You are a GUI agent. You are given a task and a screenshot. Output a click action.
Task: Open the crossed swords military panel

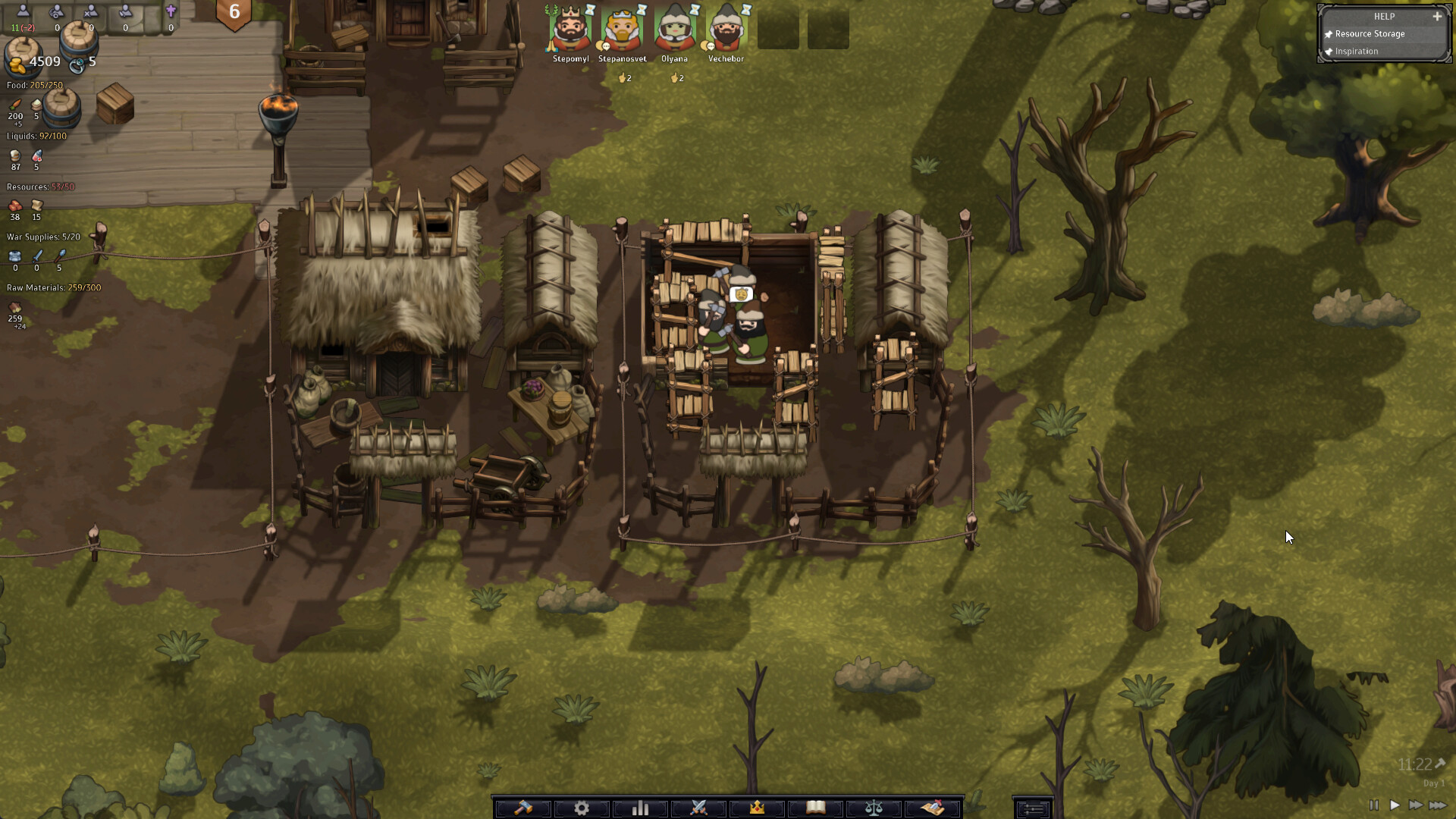pos(698,808)
